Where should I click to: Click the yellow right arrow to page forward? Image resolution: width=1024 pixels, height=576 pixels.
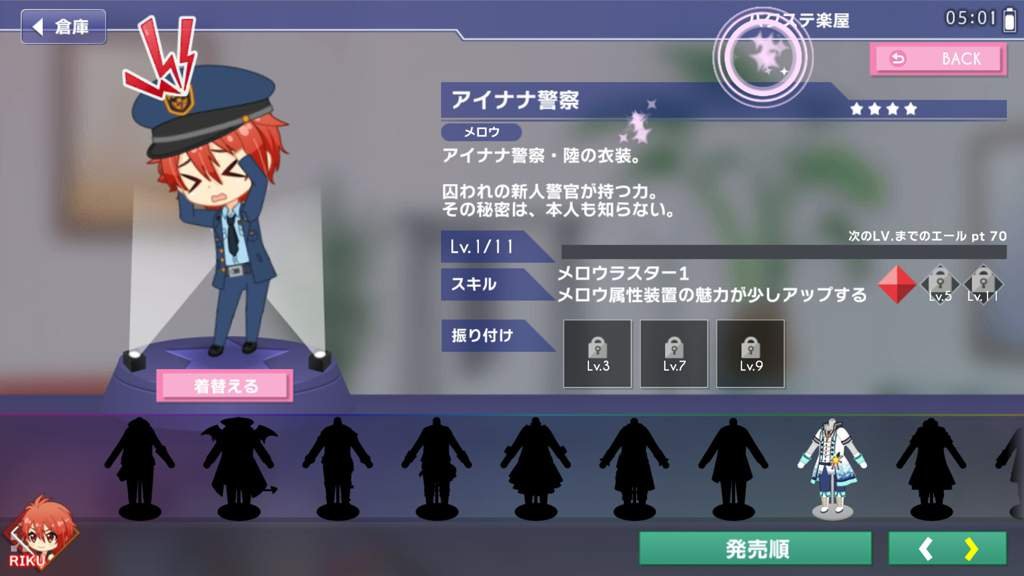click(971, 549)
